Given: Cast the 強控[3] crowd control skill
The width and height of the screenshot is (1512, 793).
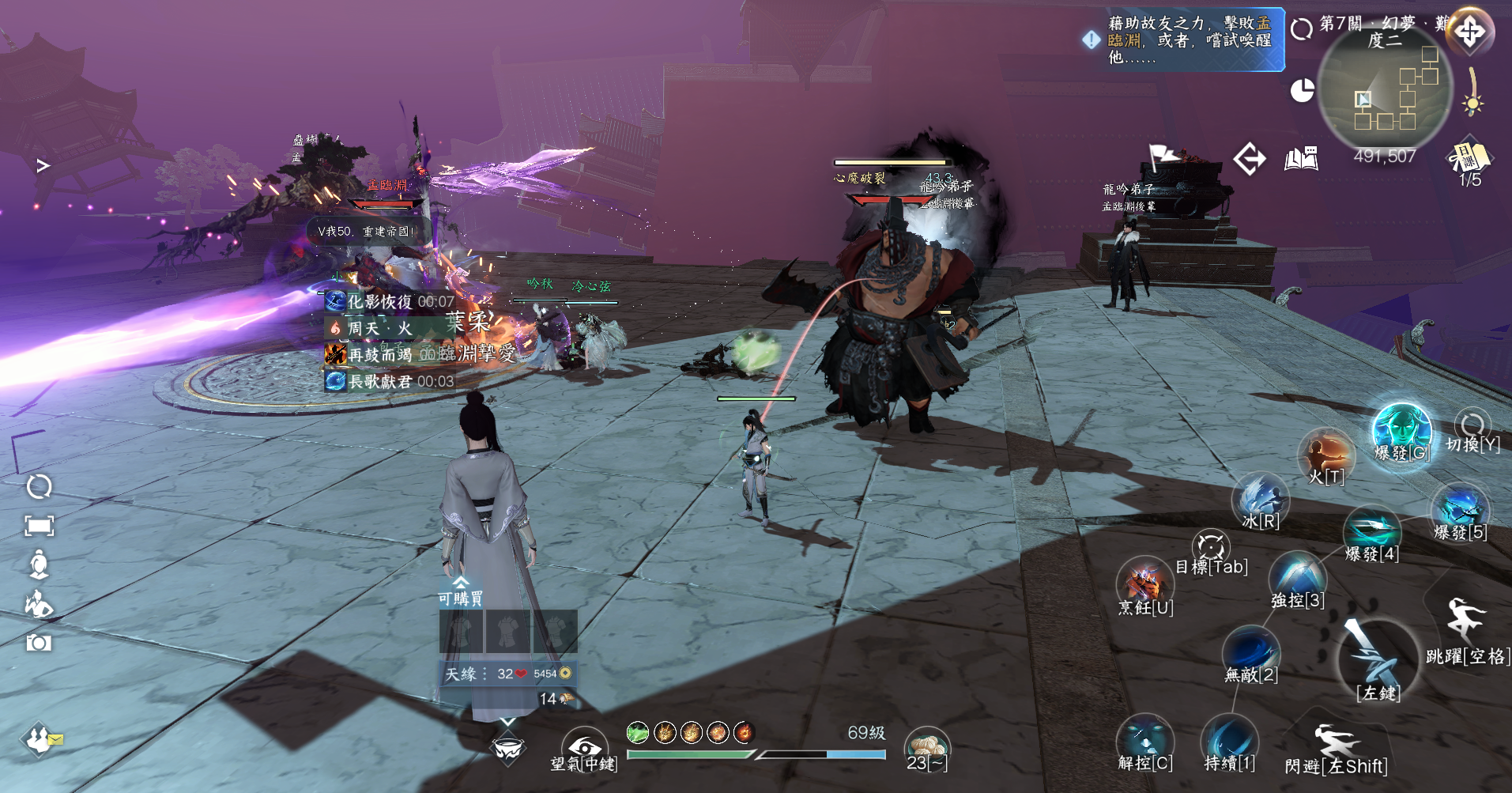Looking at the screenshot, I should (1297, 577).
